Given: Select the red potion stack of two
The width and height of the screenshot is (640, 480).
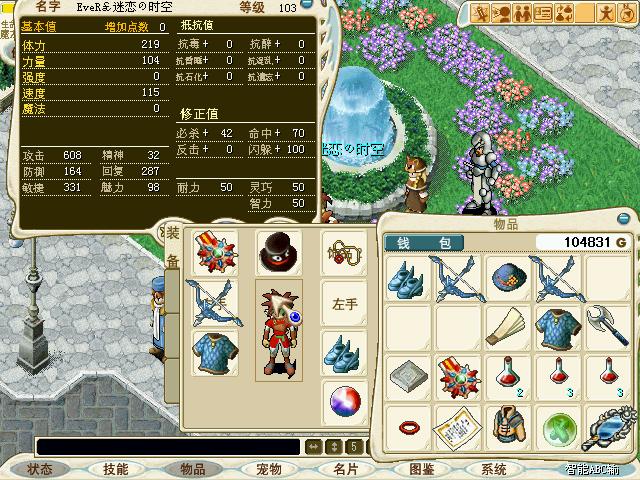Looking at the screenshot, I should point(508,377).
